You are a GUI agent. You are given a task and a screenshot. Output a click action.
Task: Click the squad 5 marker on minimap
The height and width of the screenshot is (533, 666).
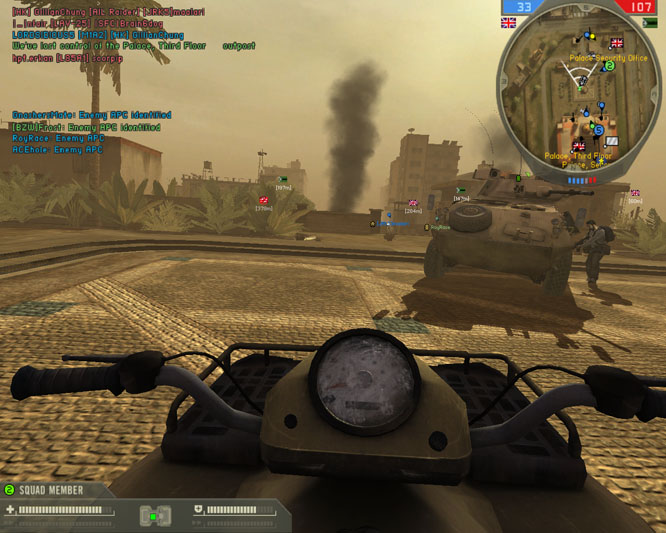coord(598,130)
